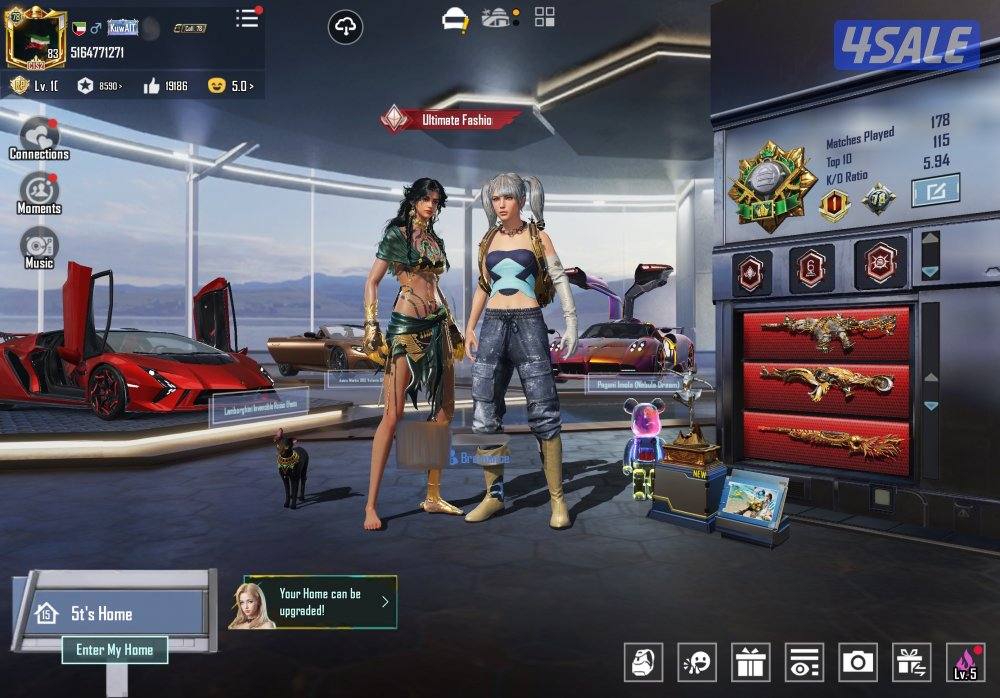This screenshot has width=1000, height=698.
Task: Select the top gold weapon skin slot
Action: click(827, 332)
